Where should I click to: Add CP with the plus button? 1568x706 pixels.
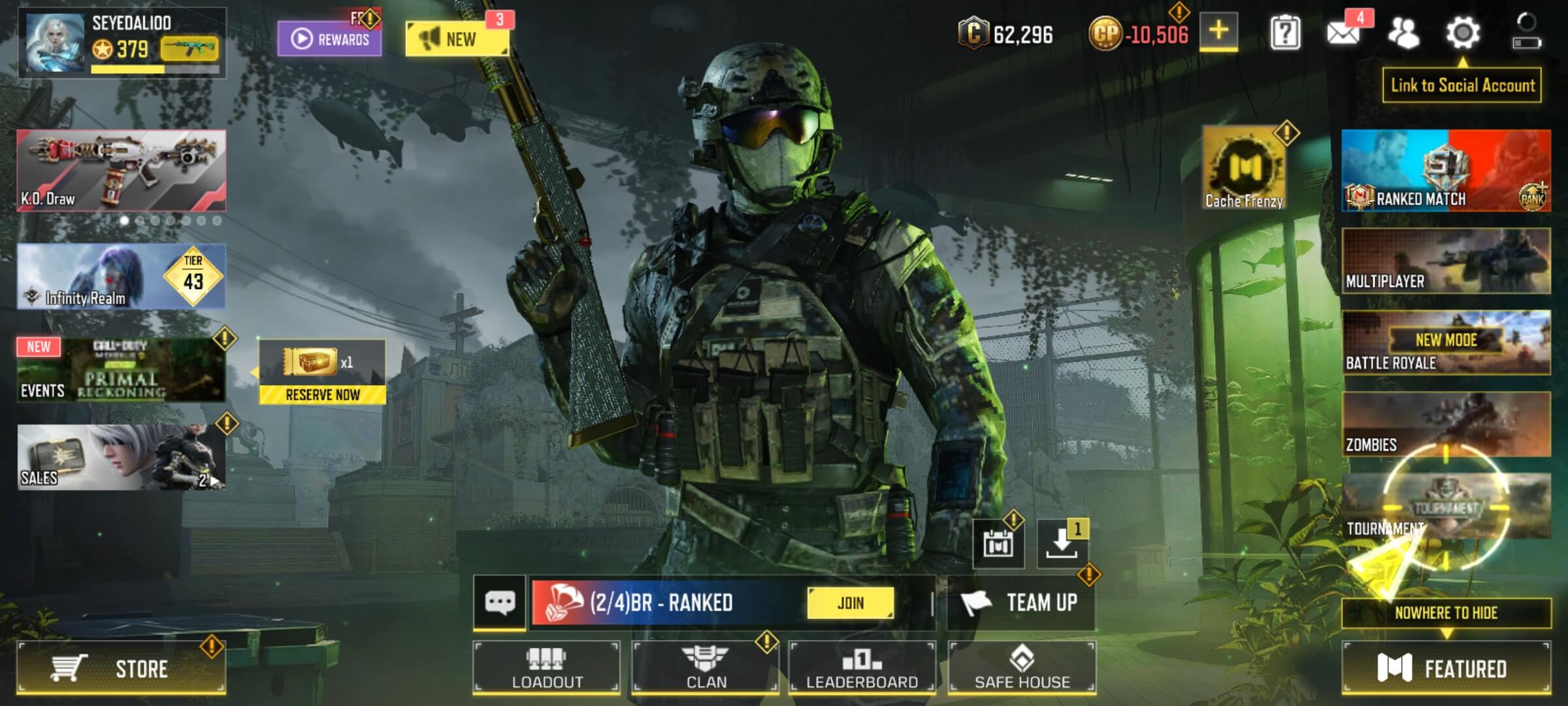[1218, 31]
